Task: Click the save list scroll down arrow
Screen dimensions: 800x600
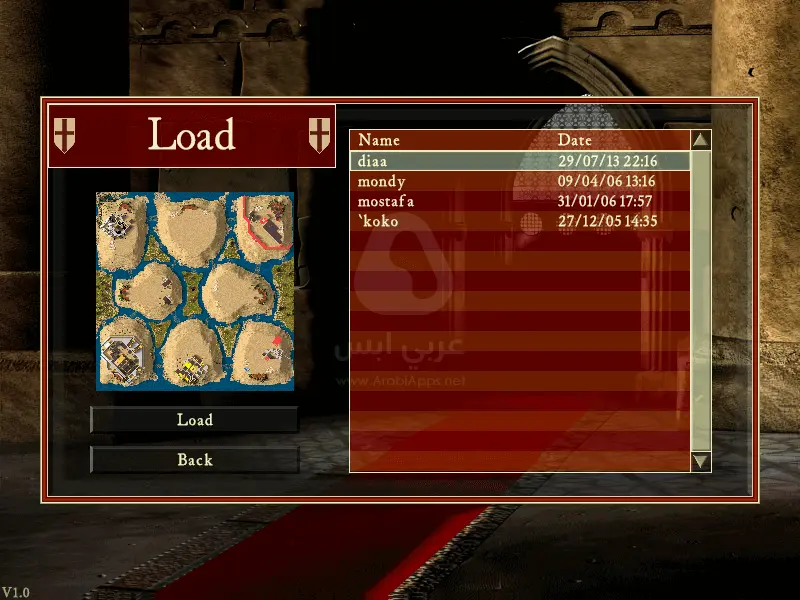Action: (701, 461)
